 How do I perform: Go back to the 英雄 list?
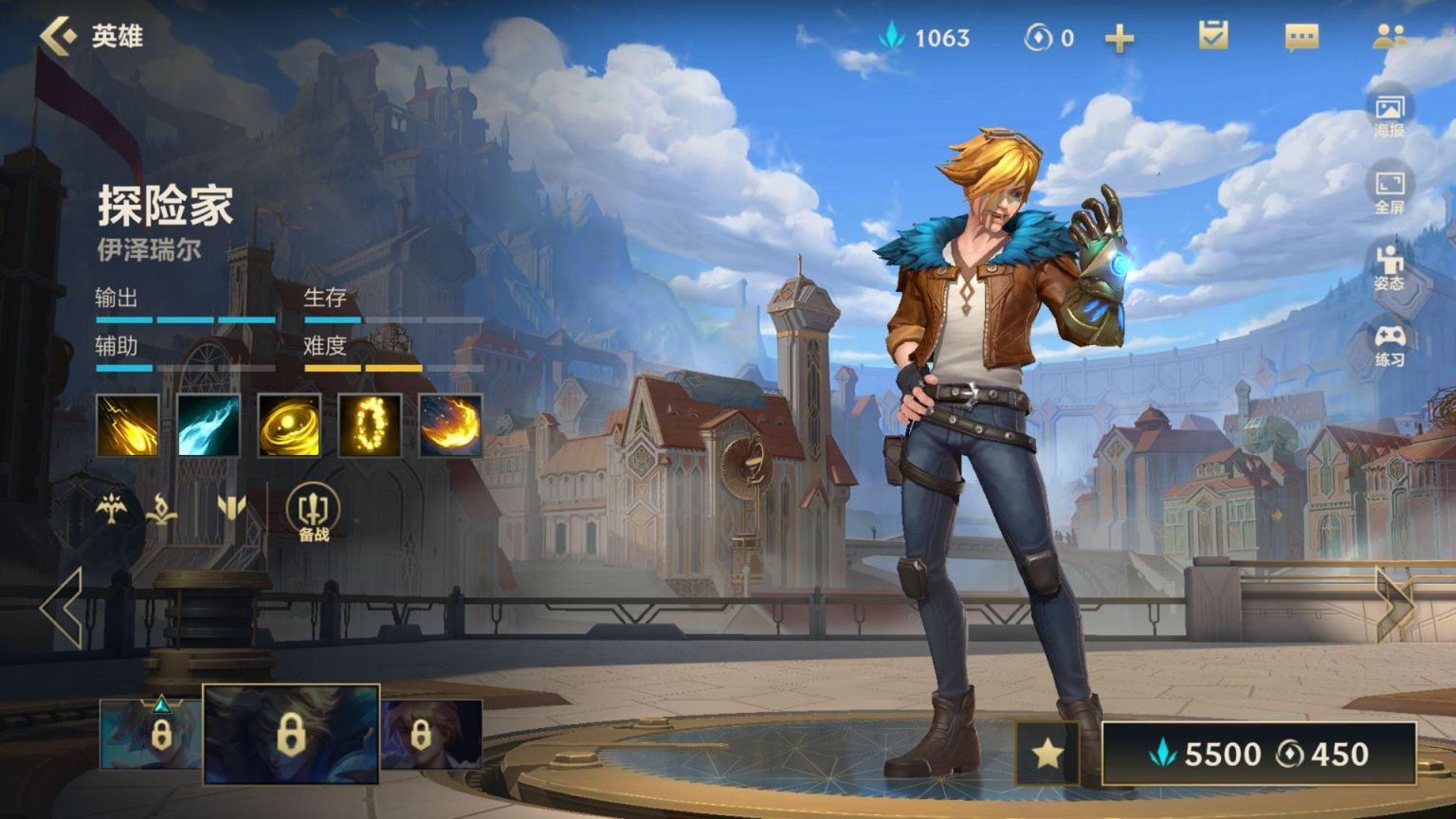(x=90, y=36)
